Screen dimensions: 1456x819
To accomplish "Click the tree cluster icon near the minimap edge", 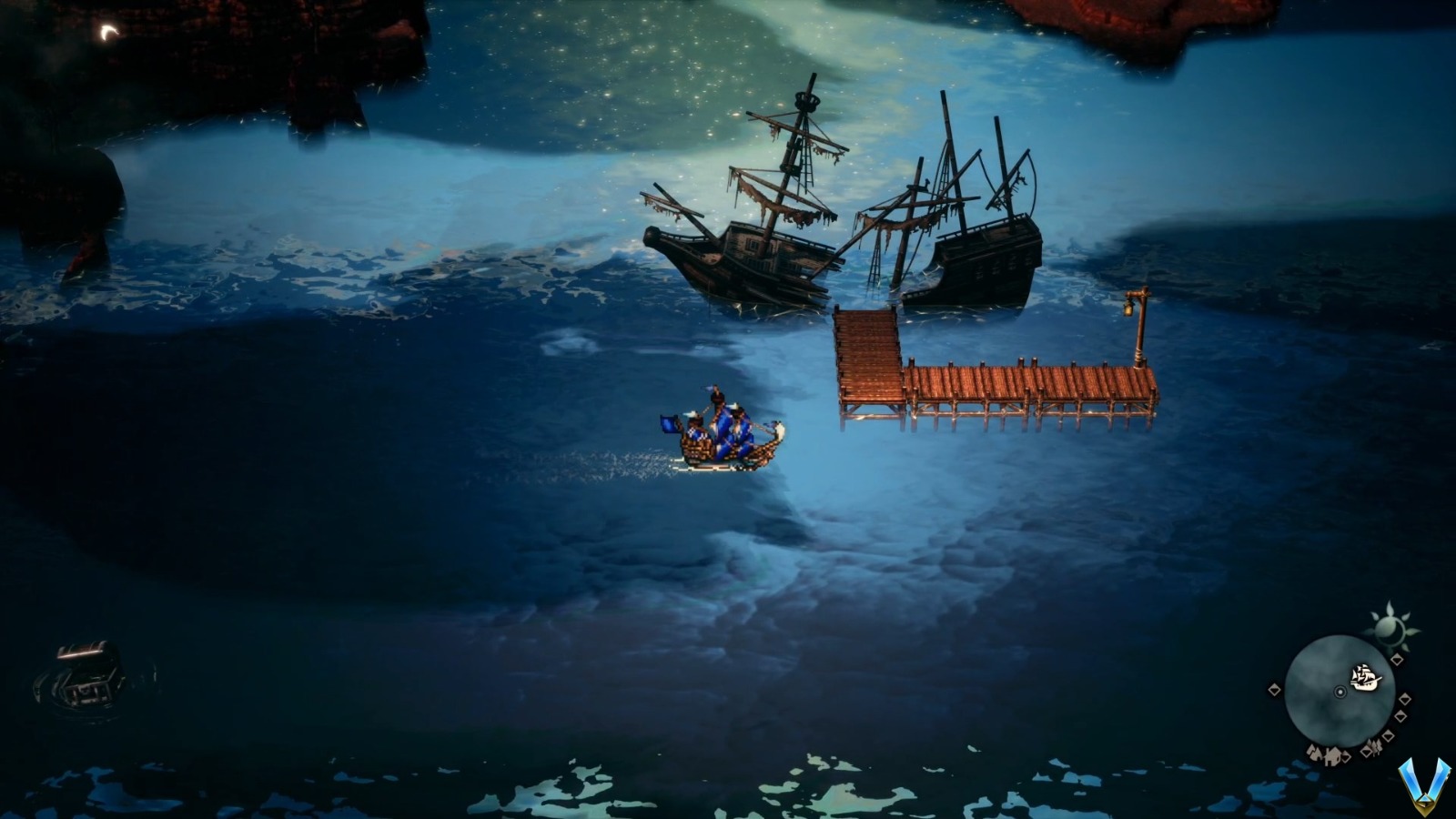I will (x=1376, y=746).
